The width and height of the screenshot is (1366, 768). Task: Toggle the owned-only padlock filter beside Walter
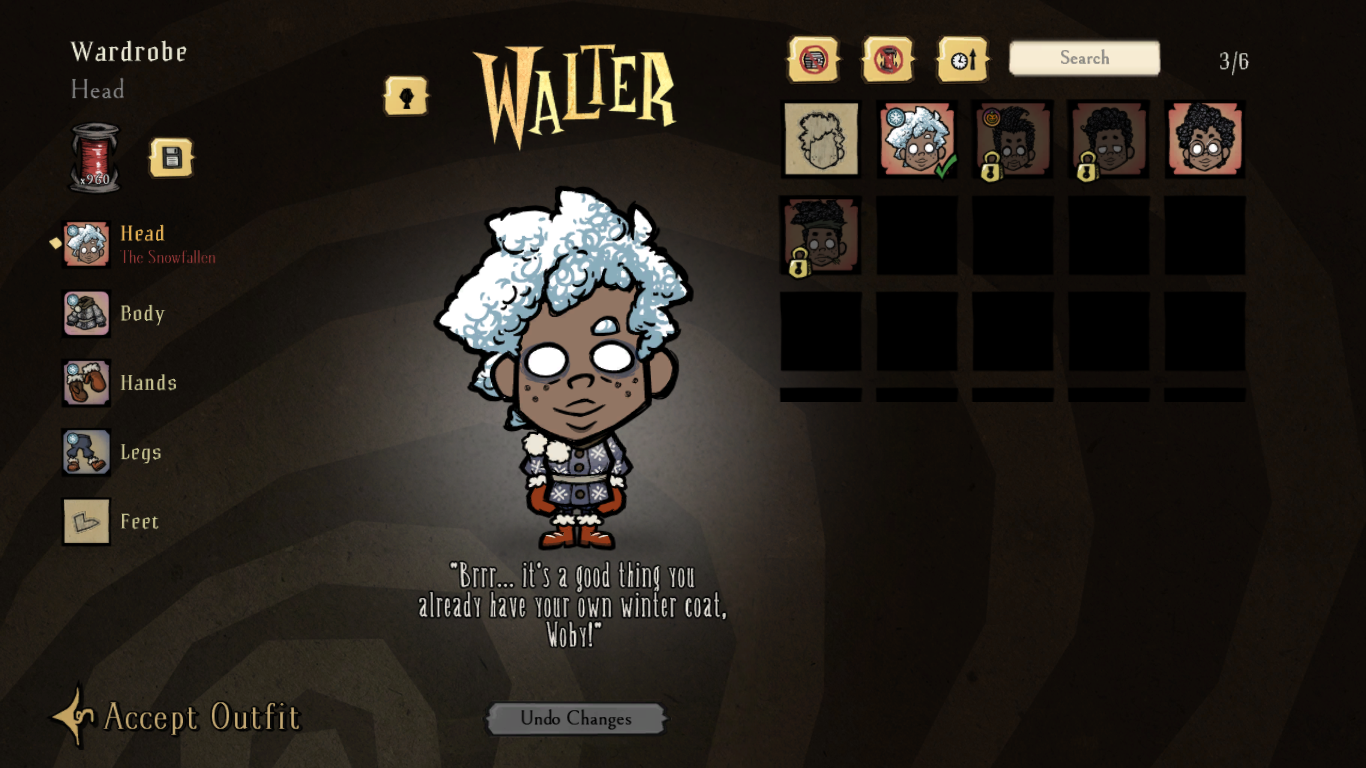pos(406,96)
